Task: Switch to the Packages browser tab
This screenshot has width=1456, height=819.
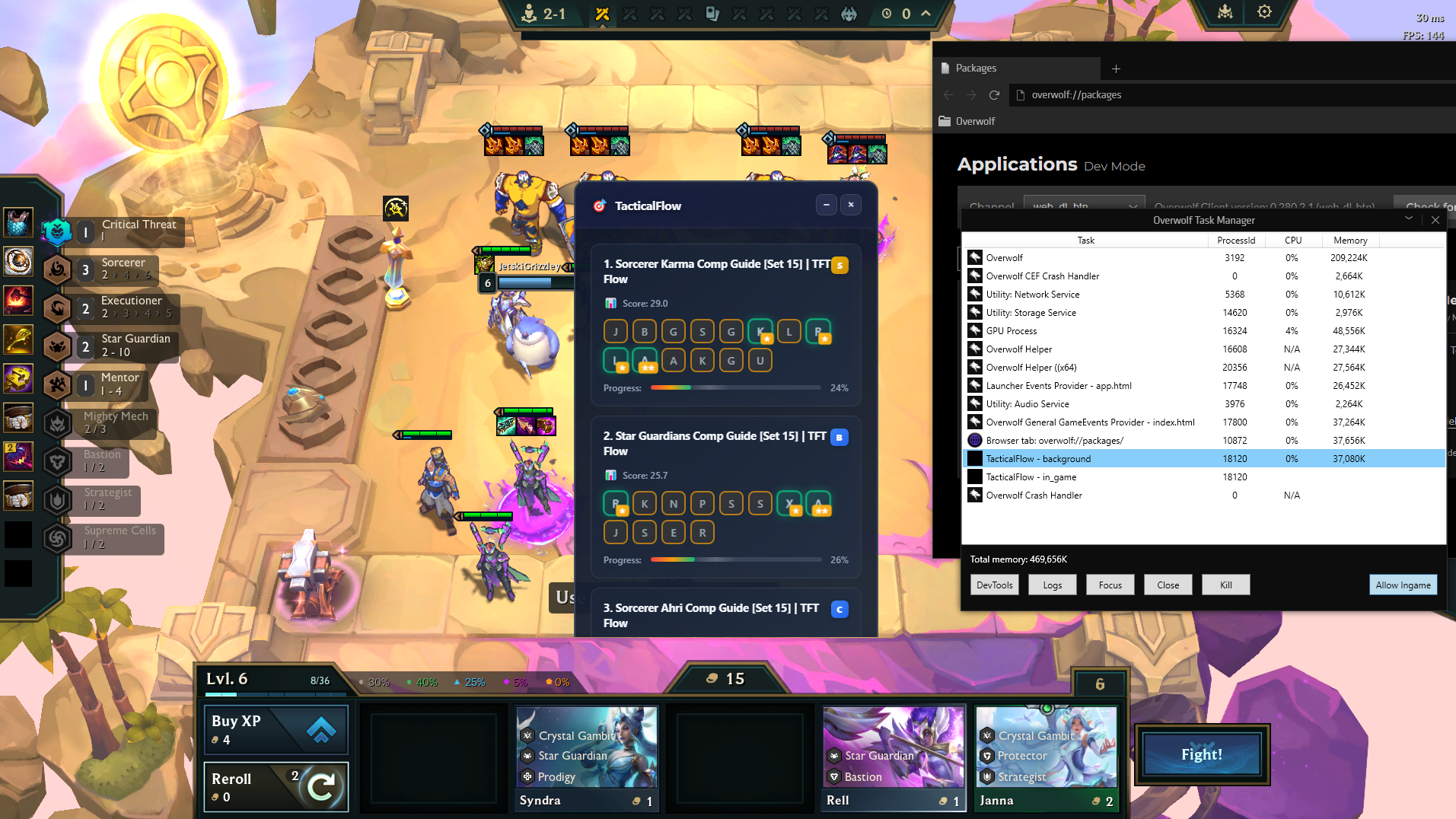Action: click(x=977, y=68)
